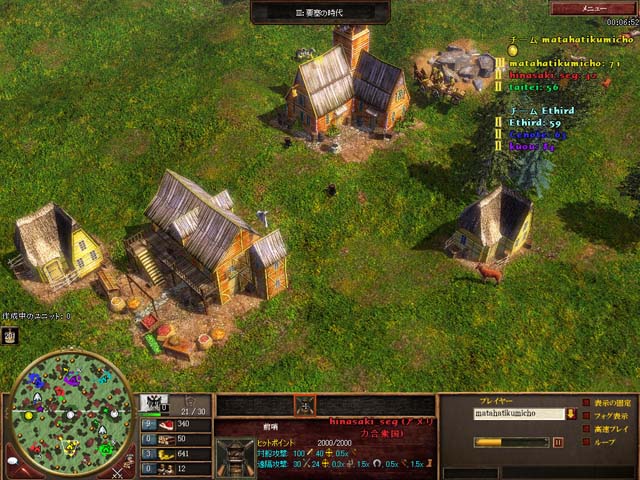Enable the ループ checkbox
Screen dimensions: 640x480
(585, 441)
